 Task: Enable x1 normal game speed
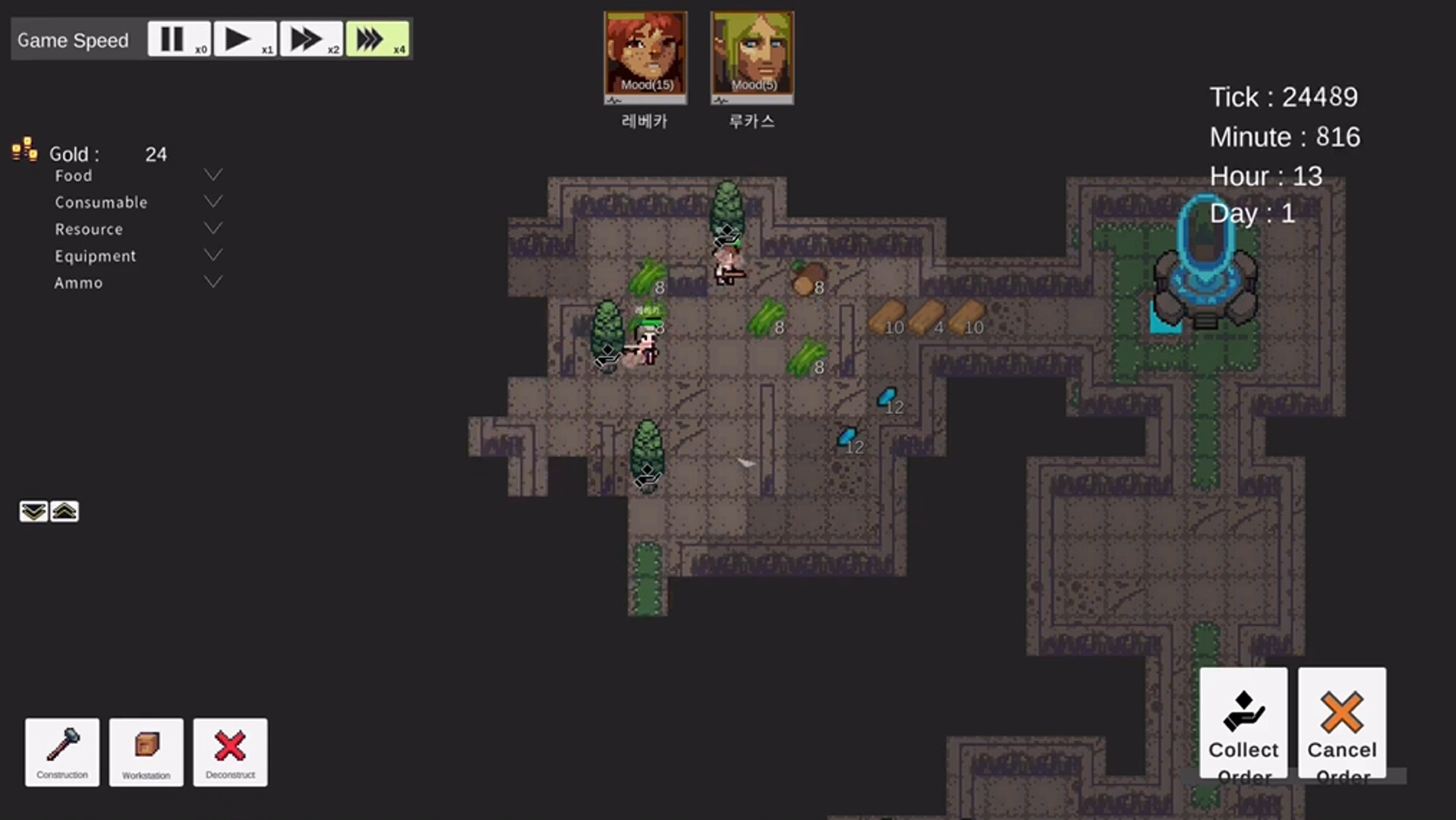click(x=244, y=38)
